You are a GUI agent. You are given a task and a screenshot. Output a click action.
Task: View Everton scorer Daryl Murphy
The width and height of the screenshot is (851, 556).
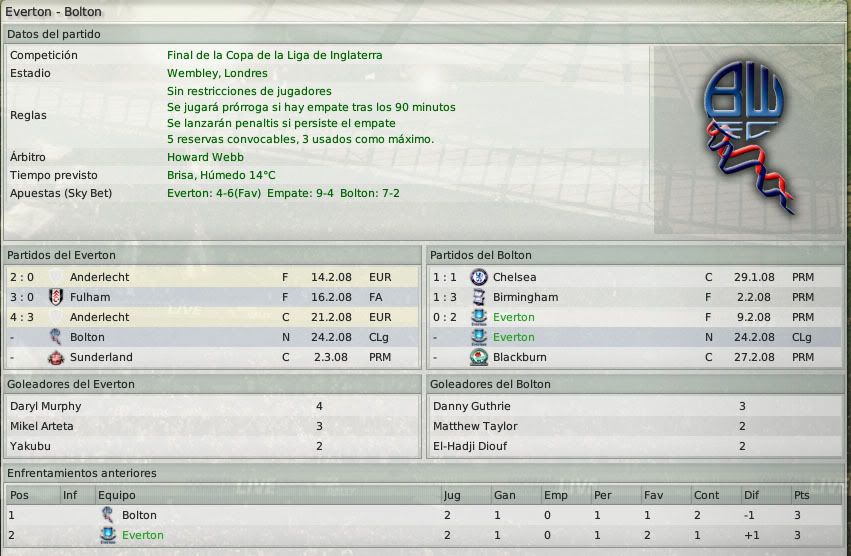point(46,407)
